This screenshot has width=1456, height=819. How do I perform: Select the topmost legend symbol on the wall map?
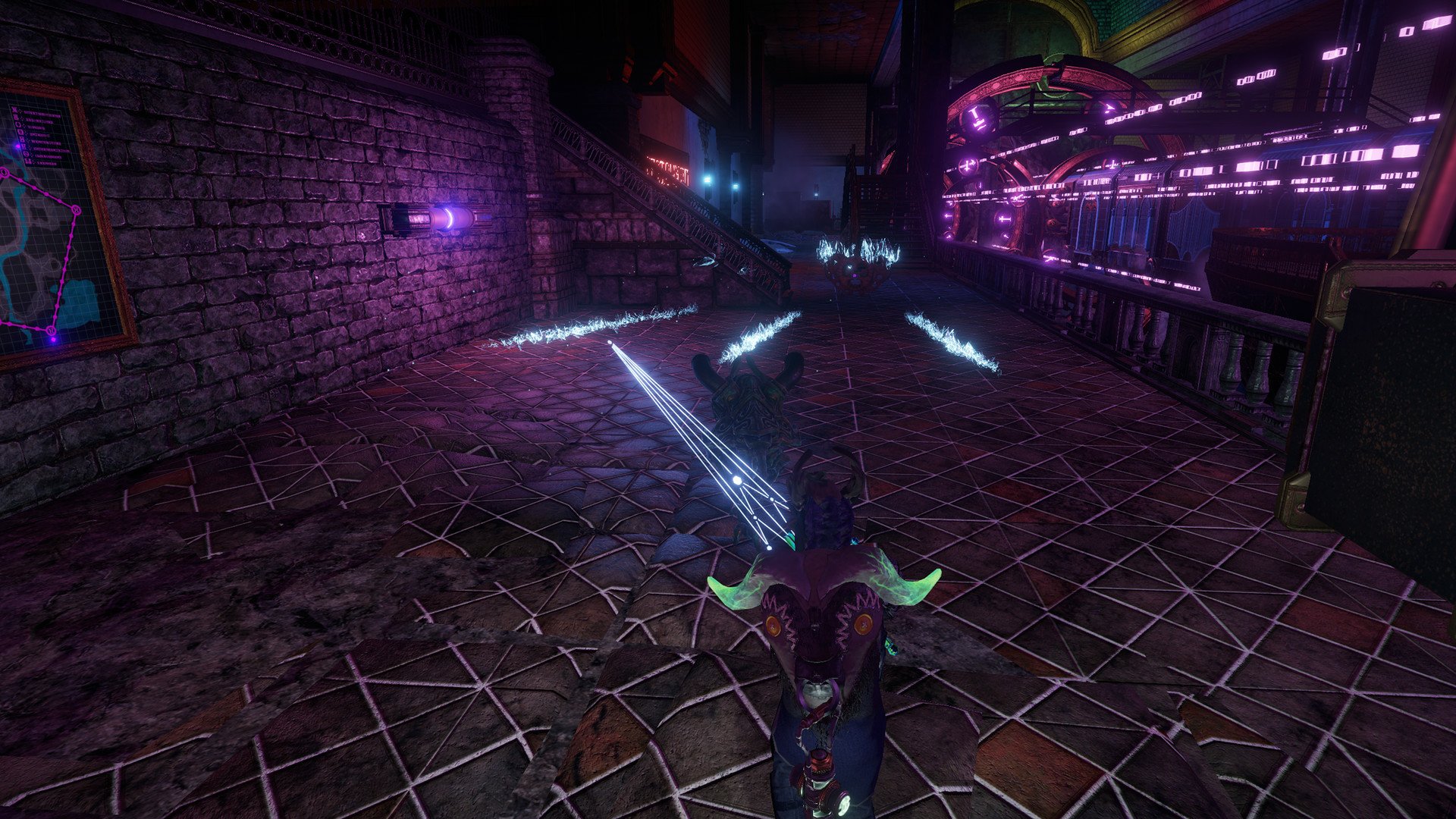tap(13, 110)
